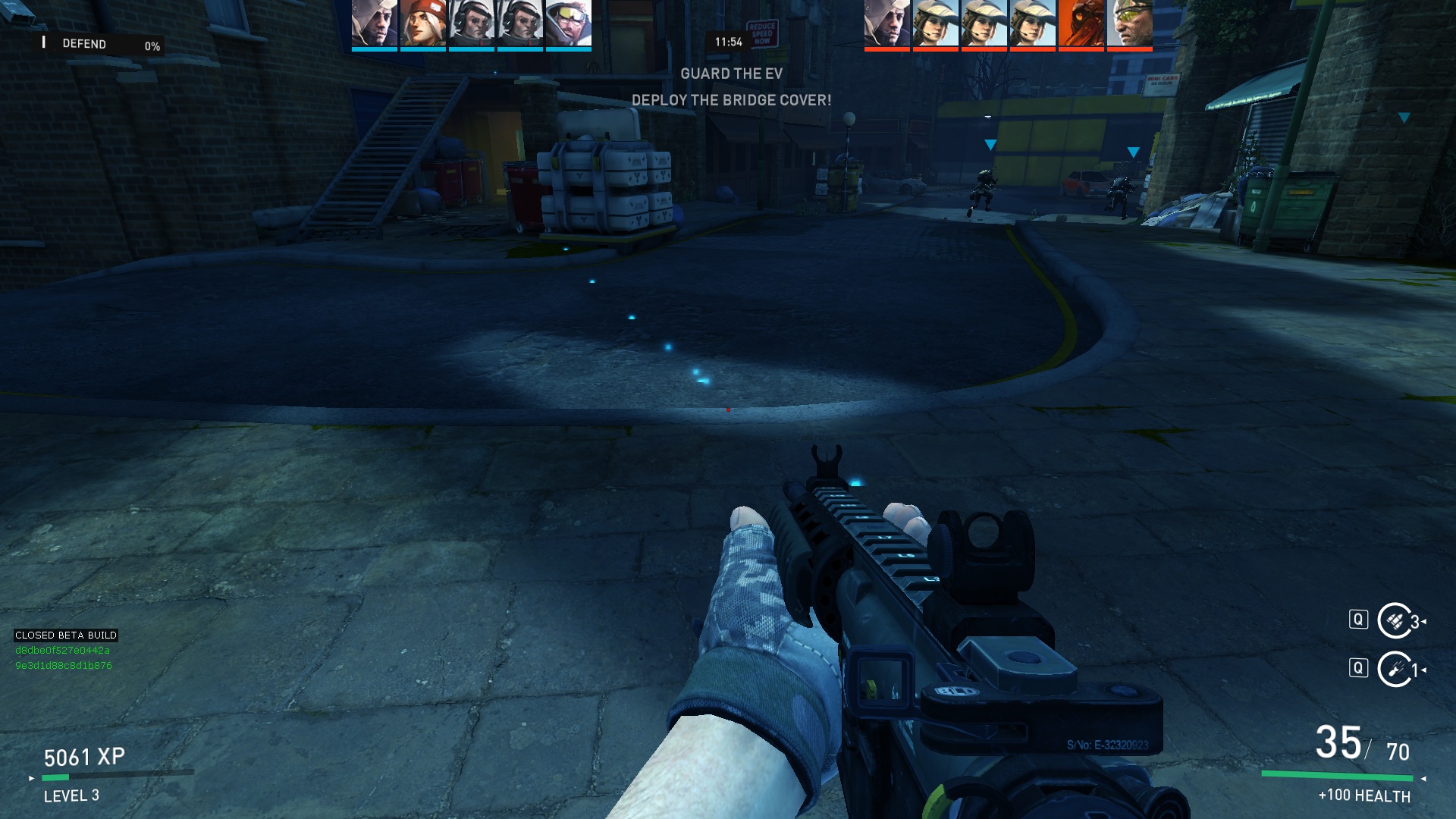Image resolution: width=1456 pixels, height=819 pixels.
Task: Activate the ammo pack ability icon
Action: (x=1395, y=621)
